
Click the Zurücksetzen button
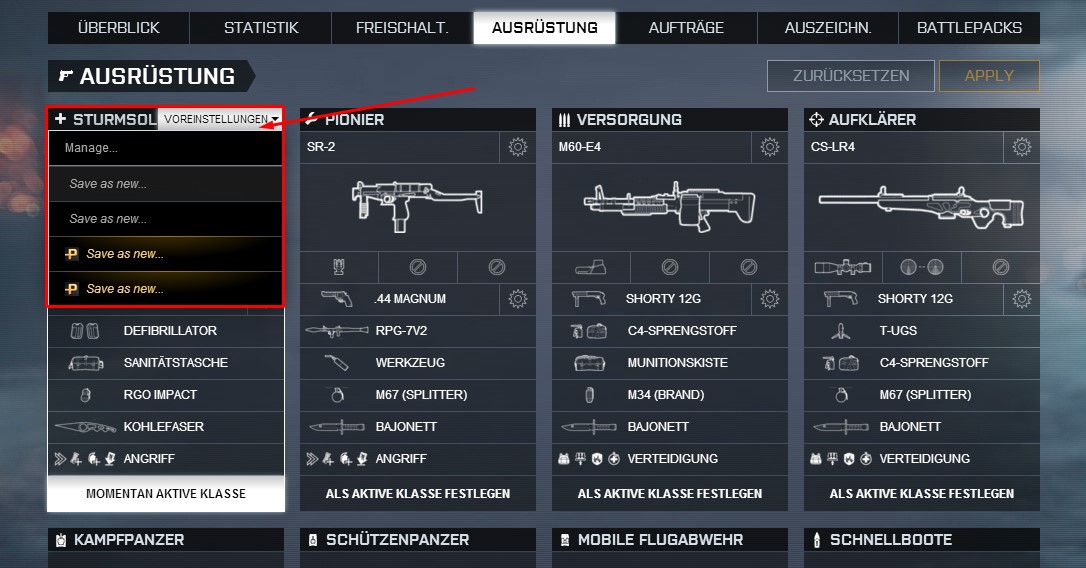[x=851, y=76]
